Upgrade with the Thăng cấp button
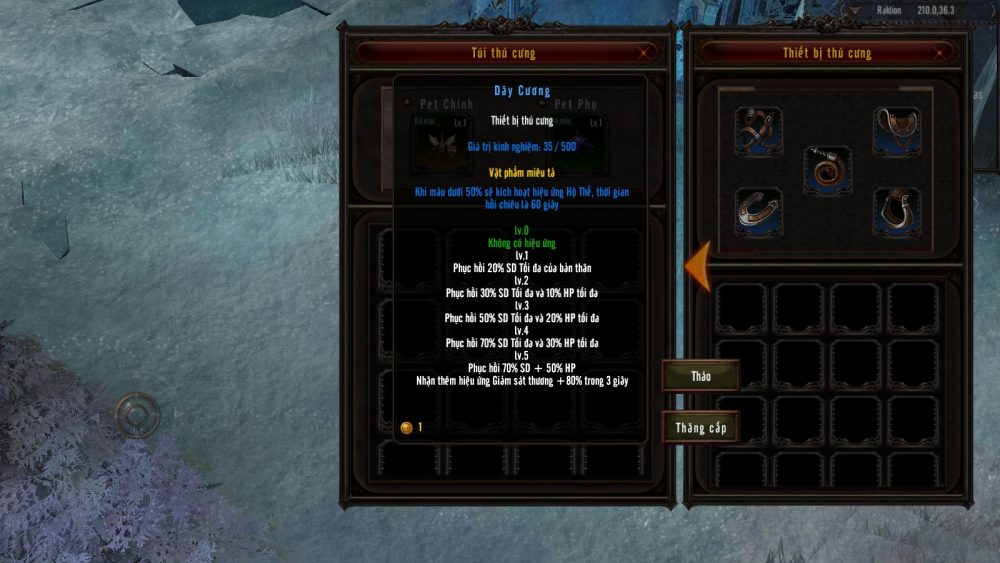This screenshot has height=563, width=1000. point(700,428)
